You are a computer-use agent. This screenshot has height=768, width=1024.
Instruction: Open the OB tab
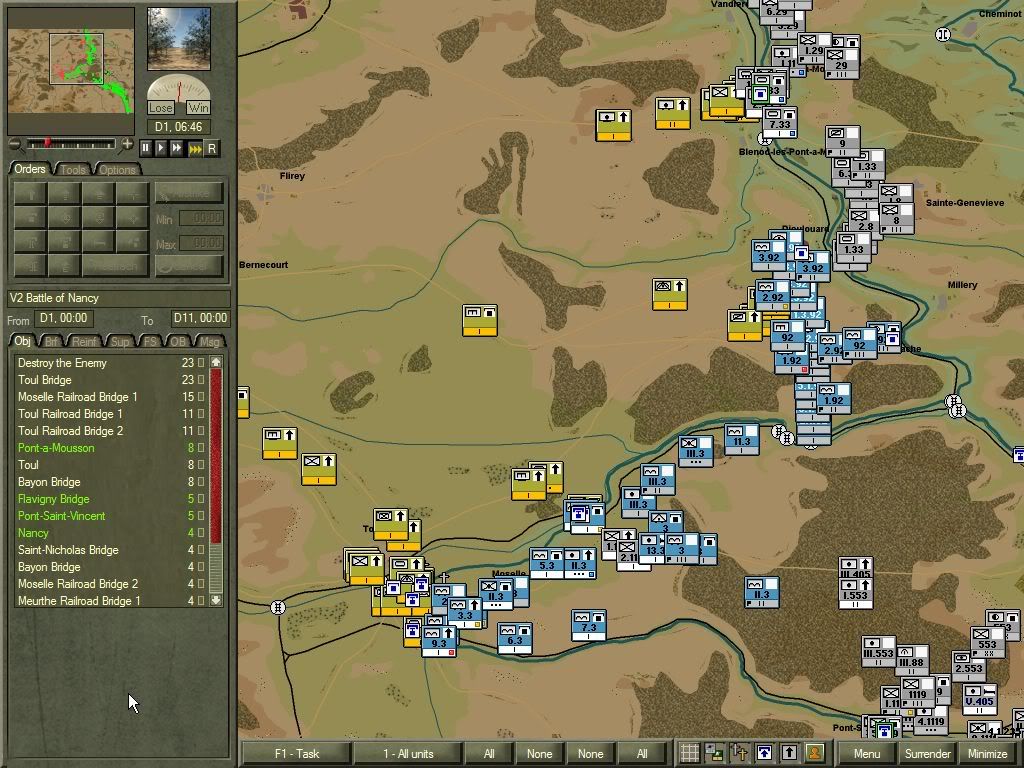pyautogui.click(x=178, y=342)
